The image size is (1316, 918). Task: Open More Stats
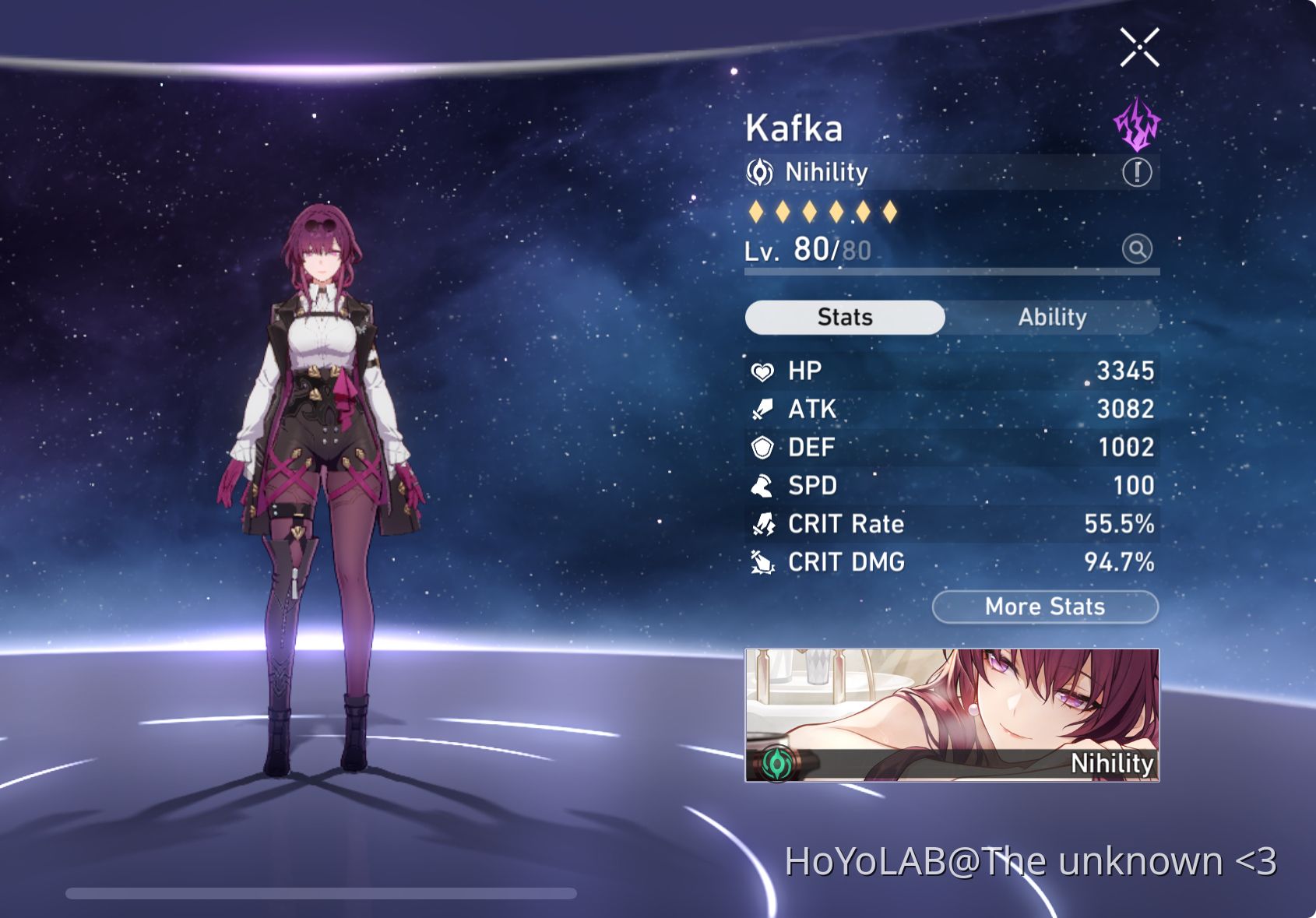click(1045, 607)
